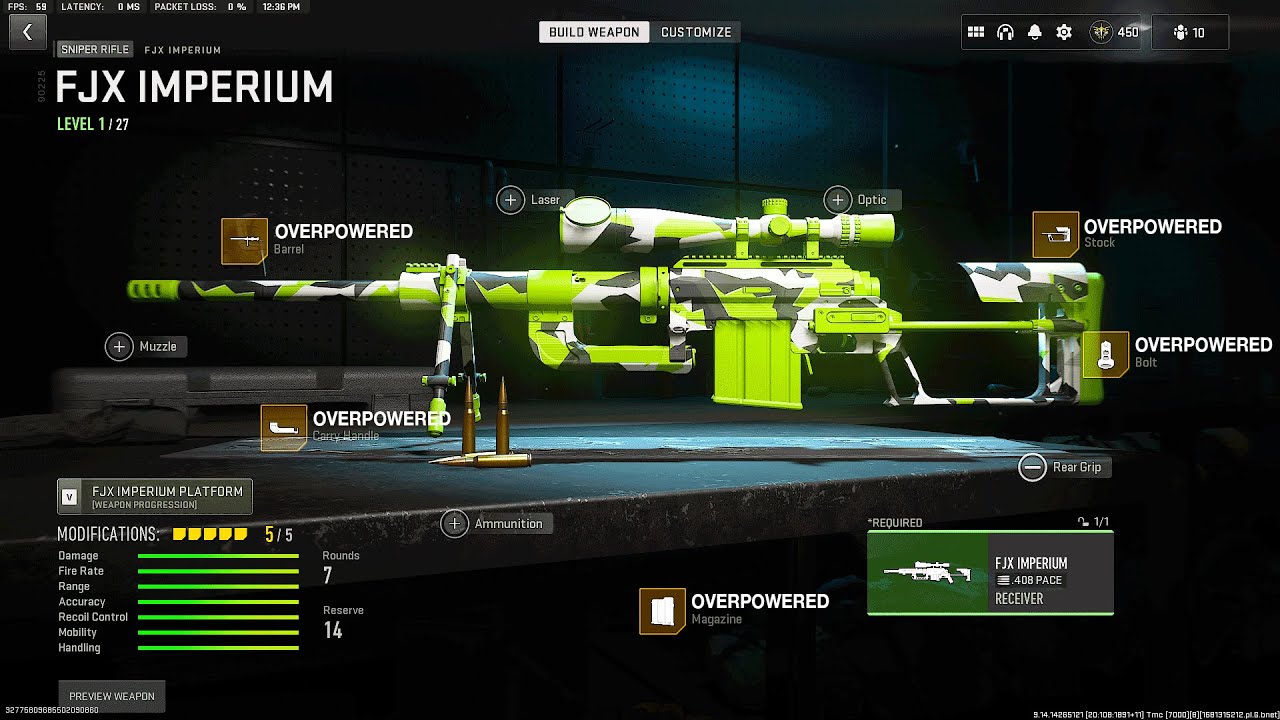Click the Preview Weapon button
1280x720 pixels.
pos(112,696)
